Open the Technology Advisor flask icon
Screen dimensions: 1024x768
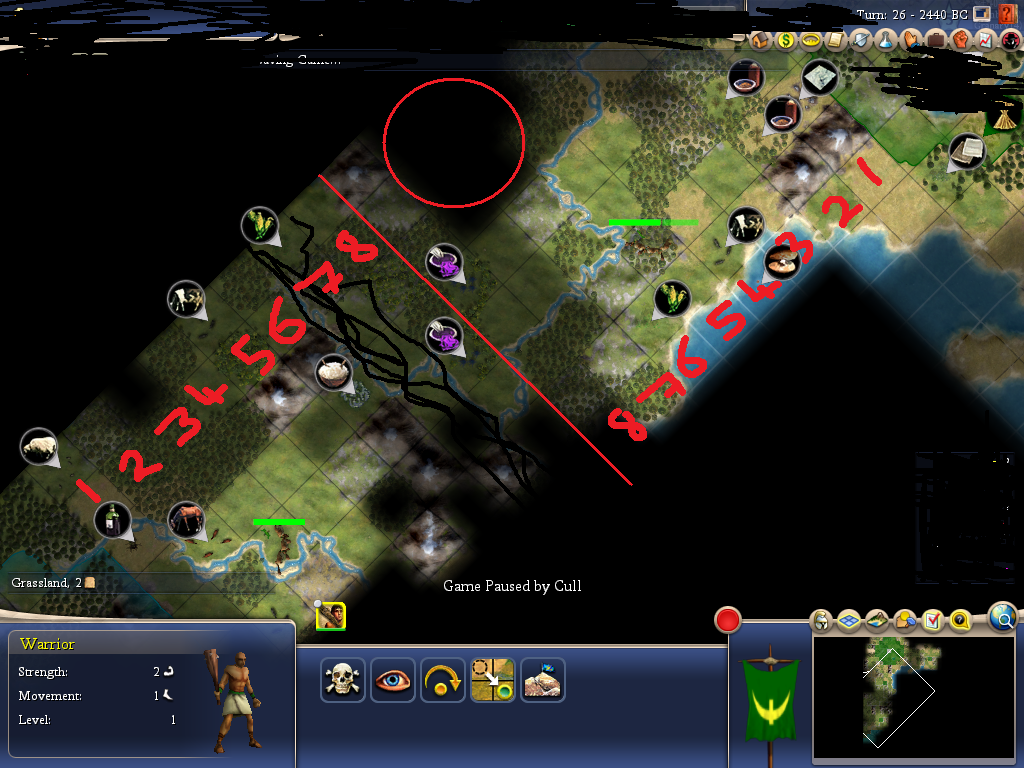coord(885,41)
